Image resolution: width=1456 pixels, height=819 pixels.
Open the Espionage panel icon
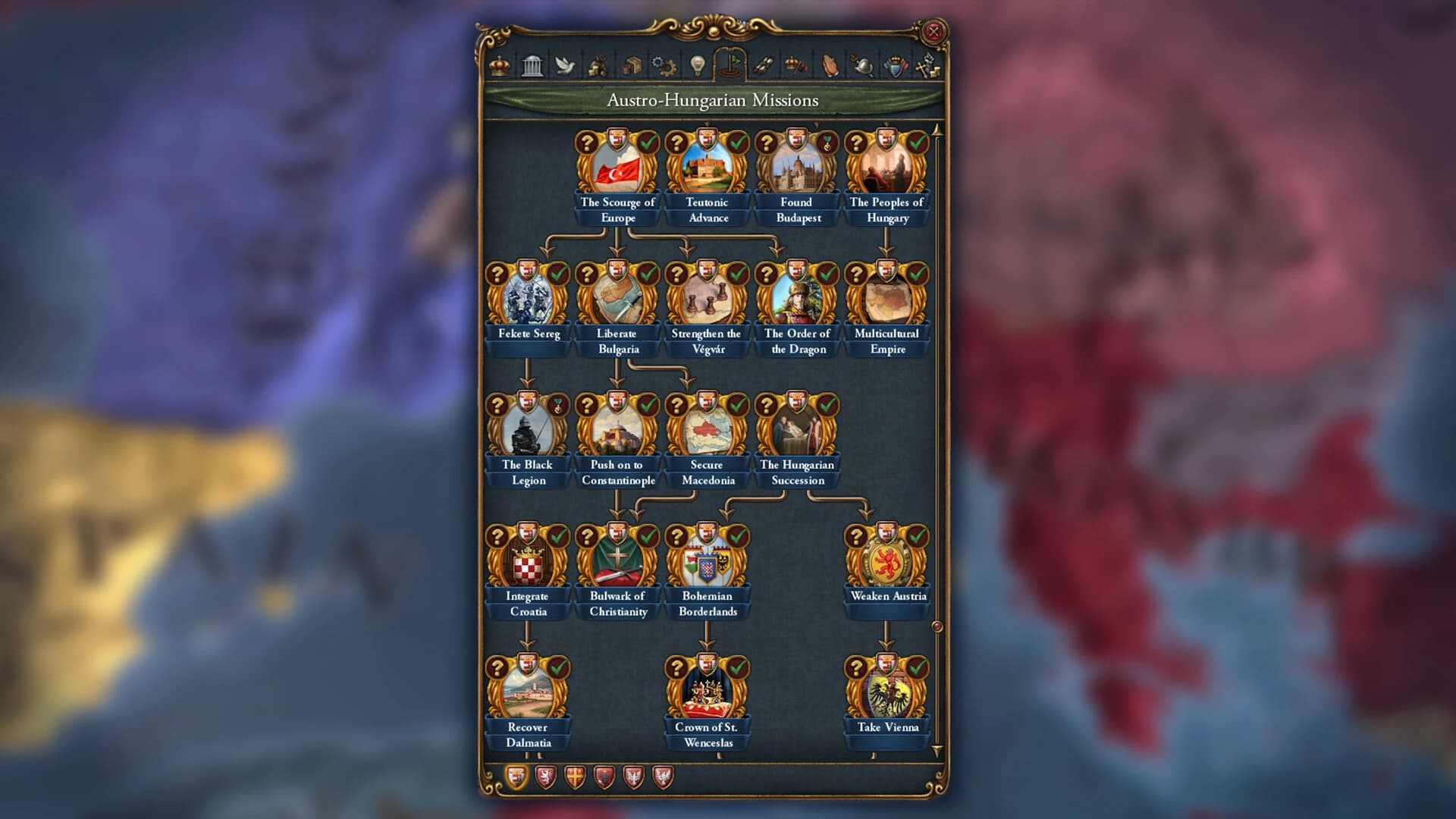[x=861, y=68]
